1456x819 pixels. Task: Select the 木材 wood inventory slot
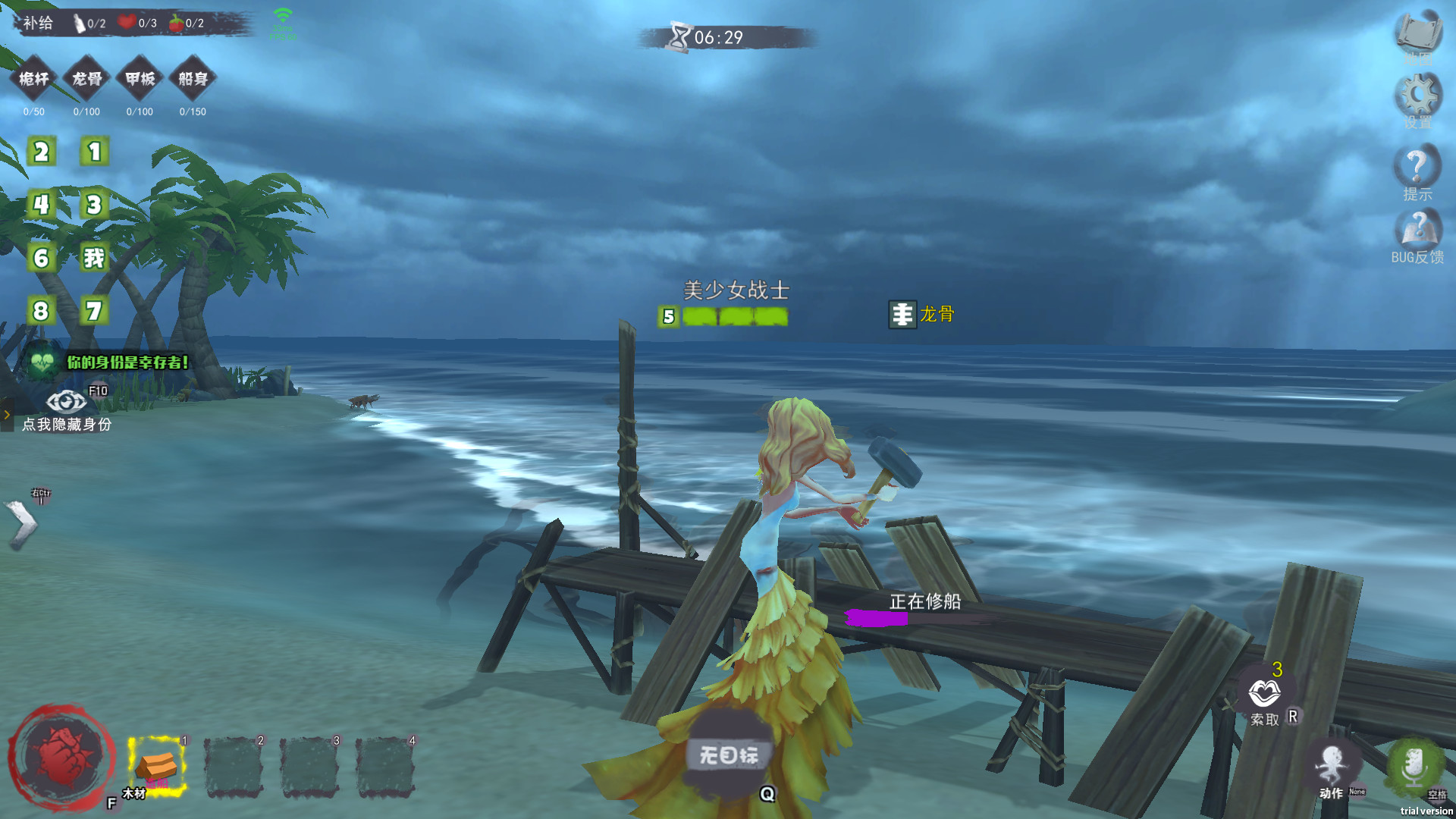pos(157,766)
